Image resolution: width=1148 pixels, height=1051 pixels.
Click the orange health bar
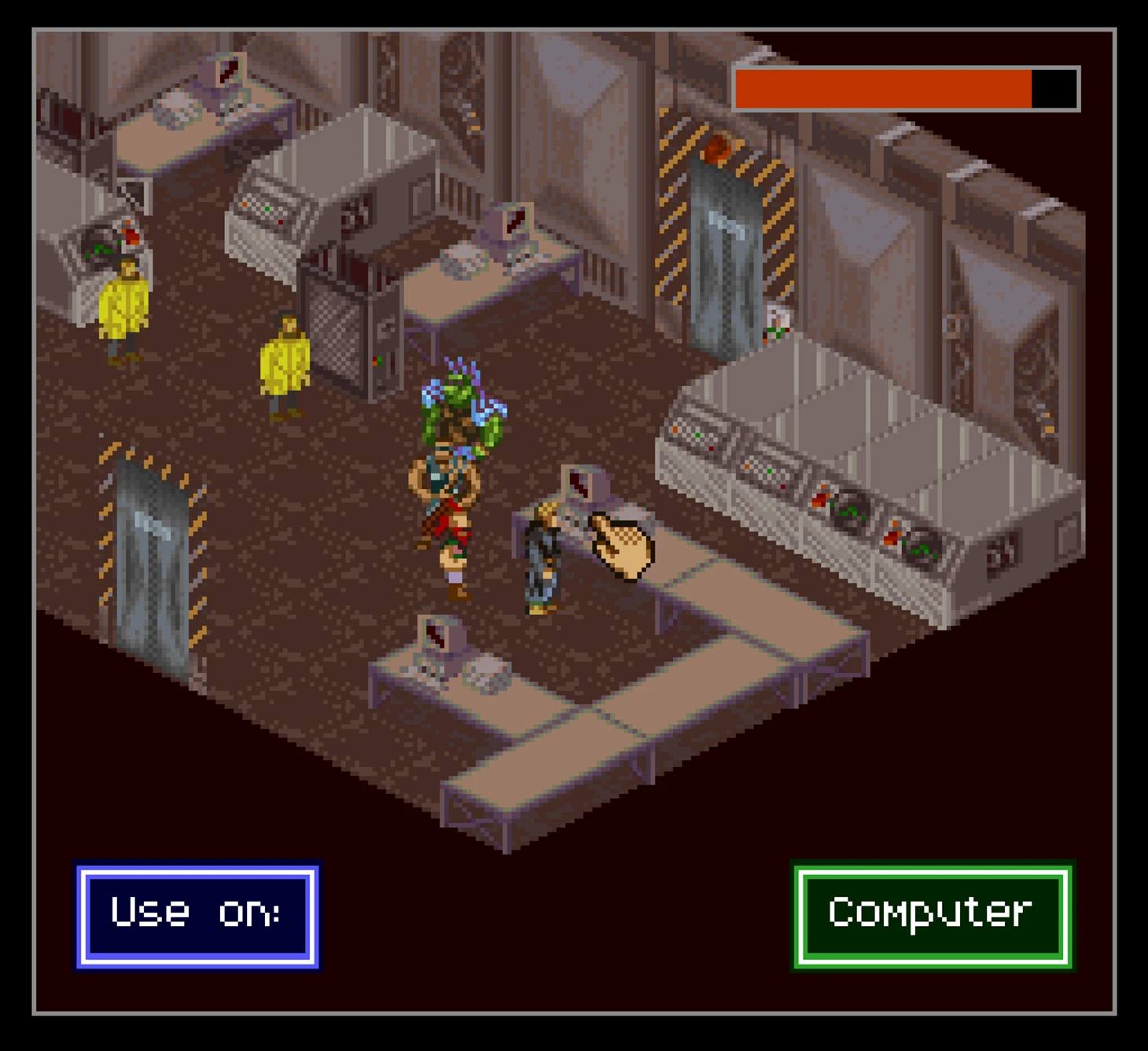point(881,89)
